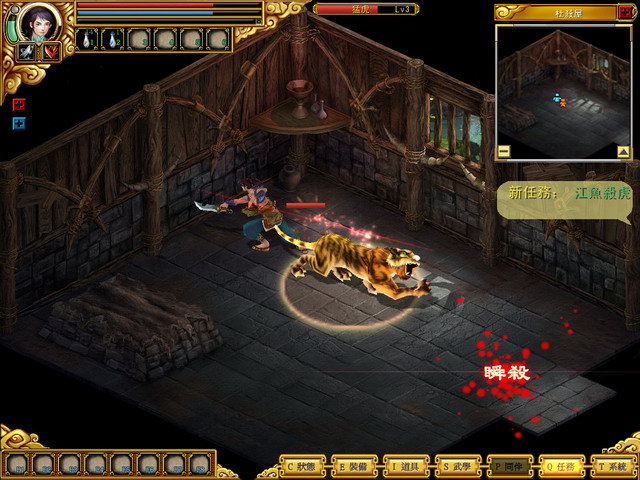Use the red potion in quick slot 1
Viewport: 640px width, 480px height.
(88, 39)
